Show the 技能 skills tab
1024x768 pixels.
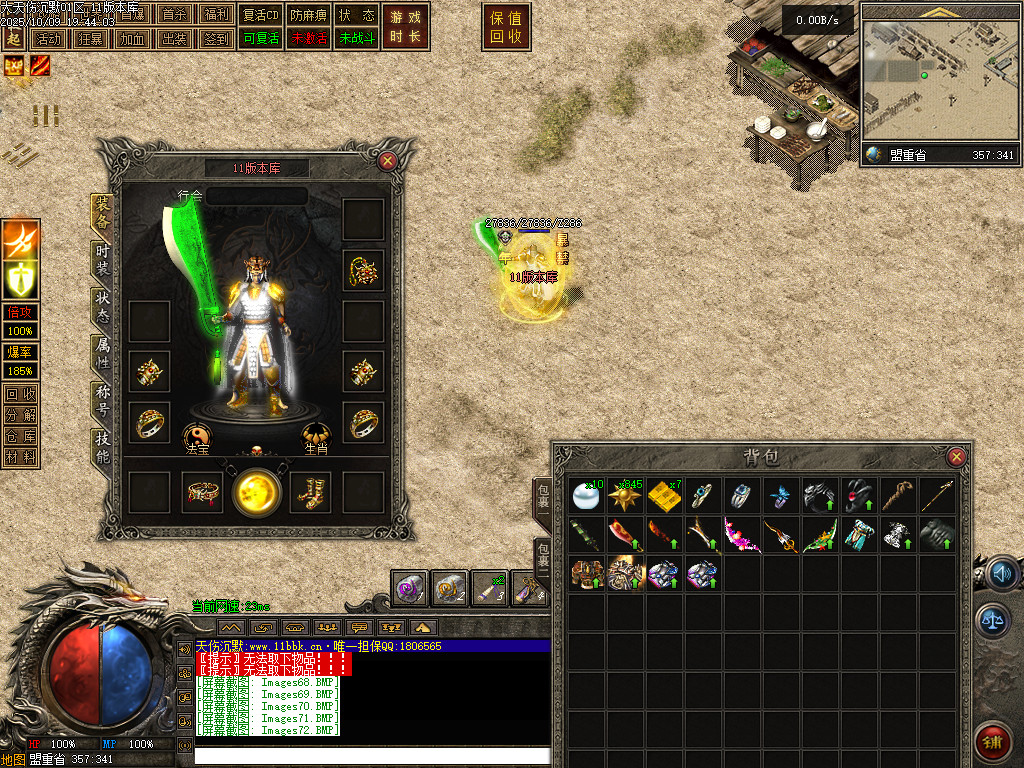pos(102,446)
